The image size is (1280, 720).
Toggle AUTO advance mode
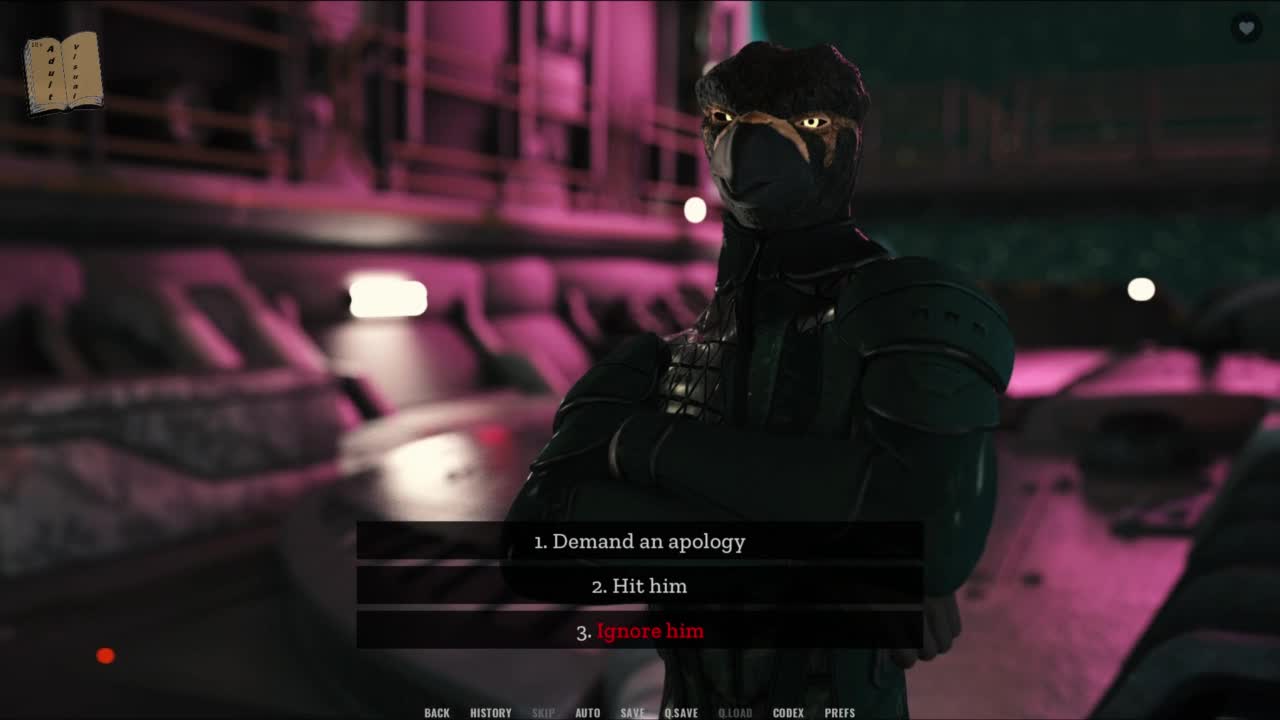(x=588, y=712)
